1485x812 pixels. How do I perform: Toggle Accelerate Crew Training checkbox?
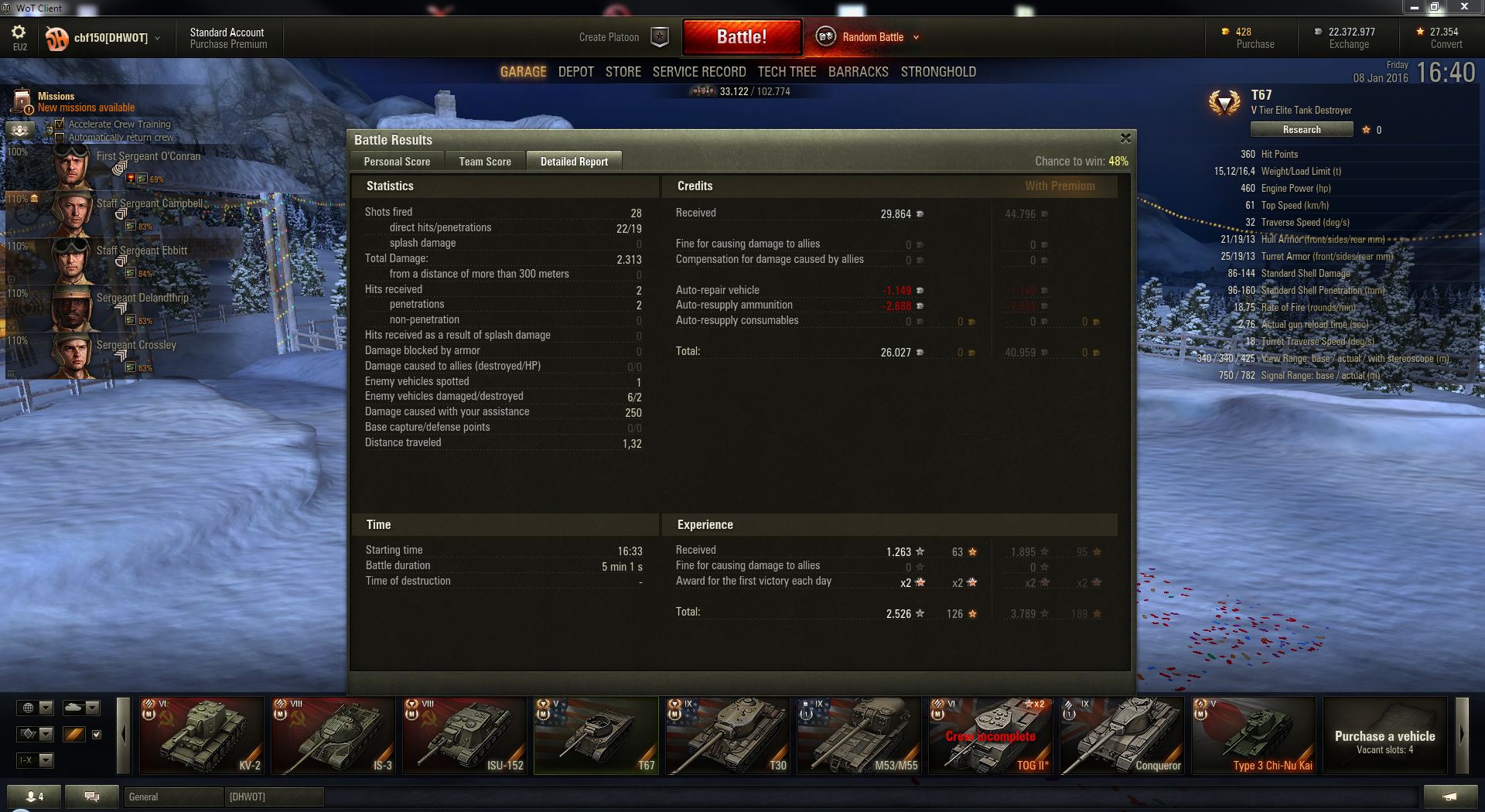[x=60, y=124]
